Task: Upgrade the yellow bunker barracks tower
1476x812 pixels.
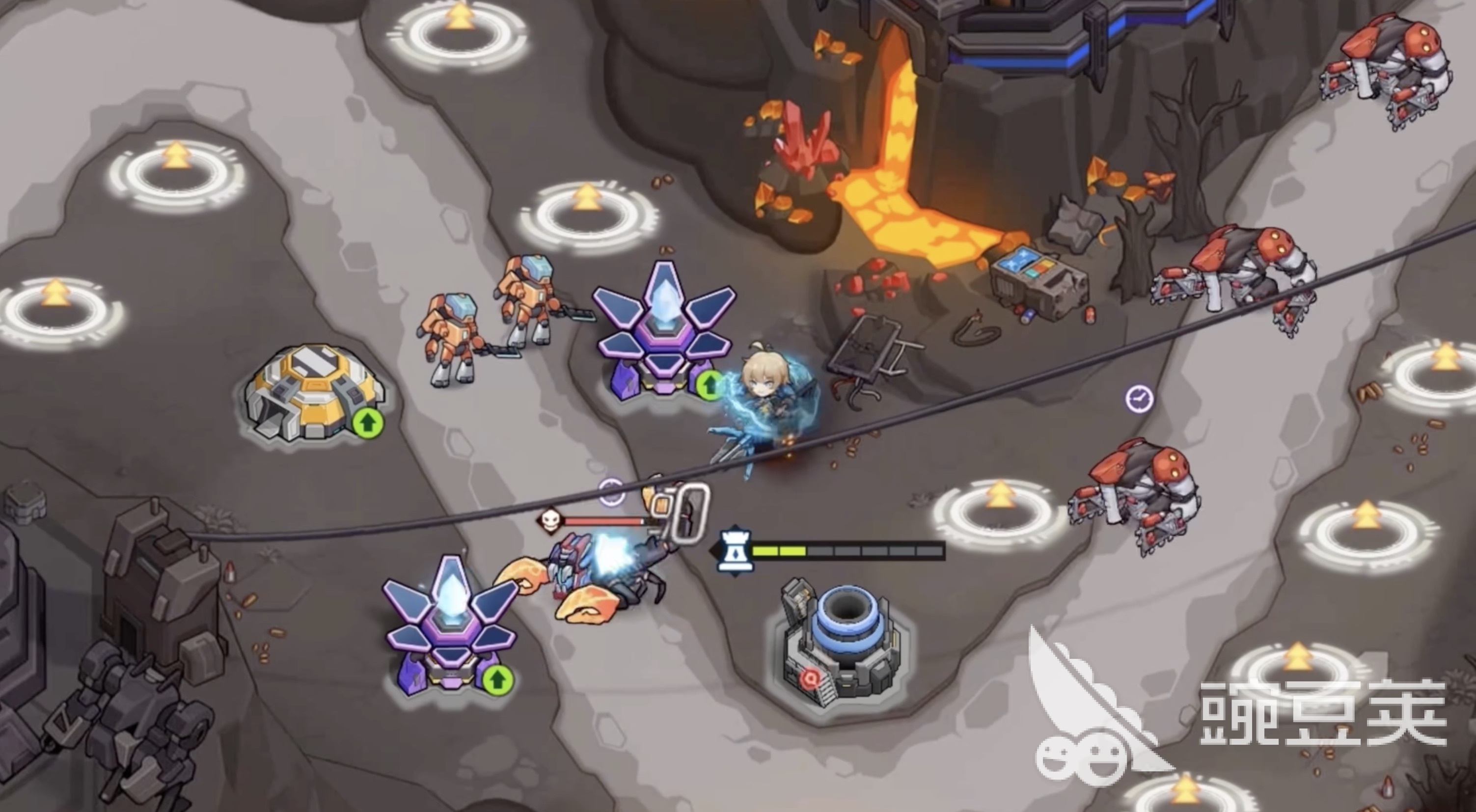Action: (367, 424)
